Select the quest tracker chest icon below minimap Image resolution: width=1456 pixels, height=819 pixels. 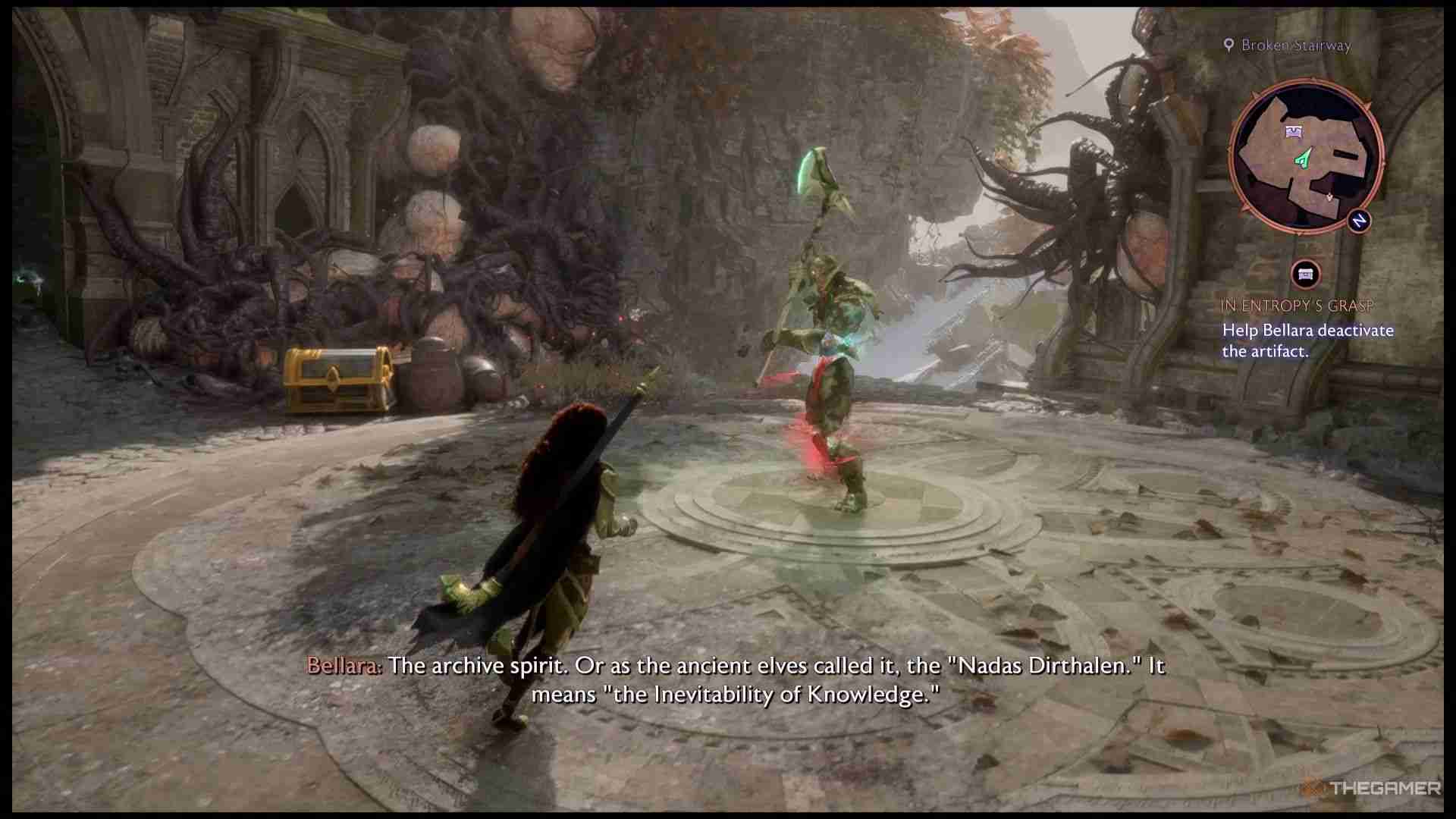click(1305, 273)
